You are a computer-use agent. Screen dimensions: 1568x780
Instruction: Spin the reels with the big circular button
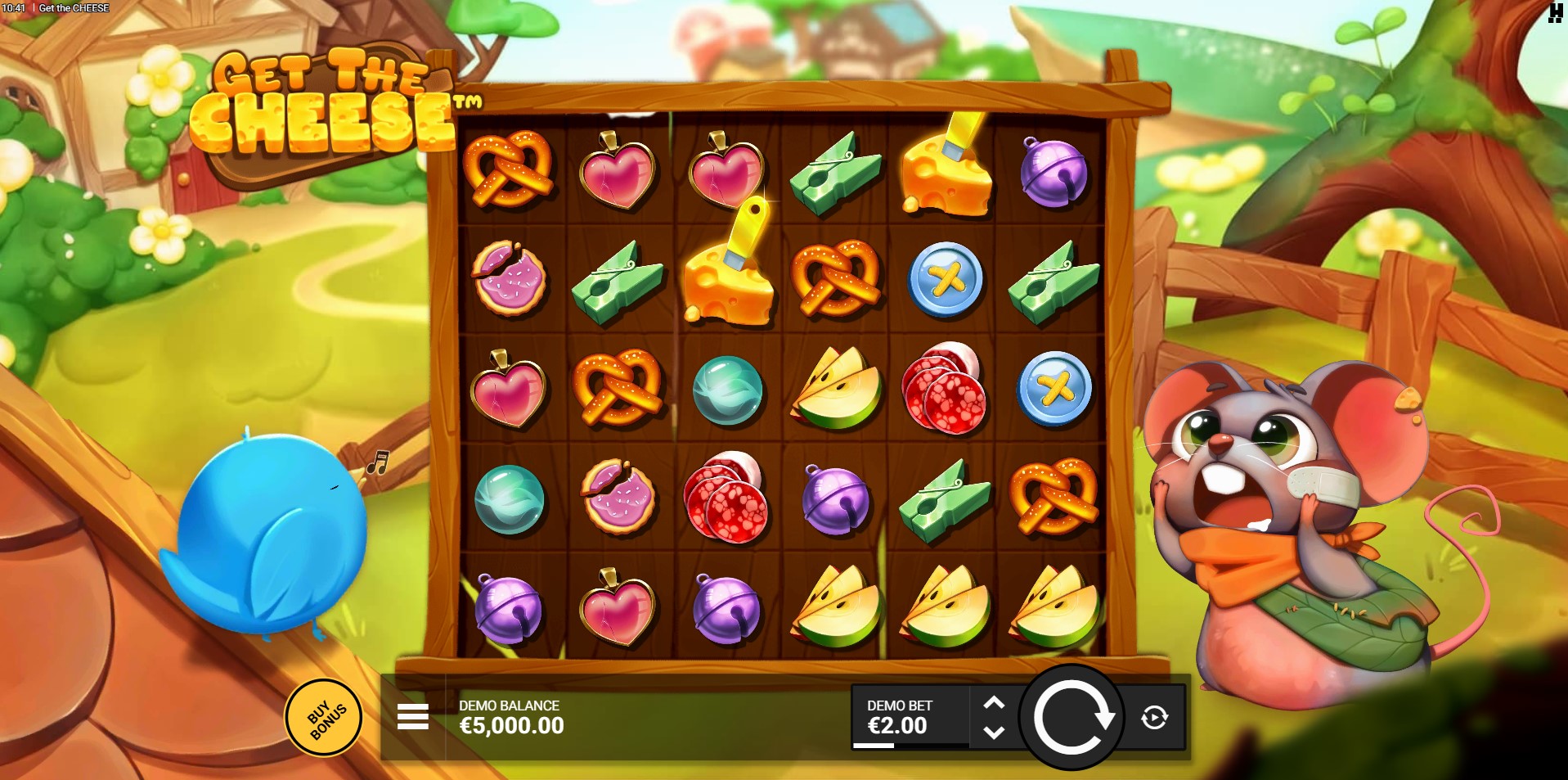tap(1072, 718)
